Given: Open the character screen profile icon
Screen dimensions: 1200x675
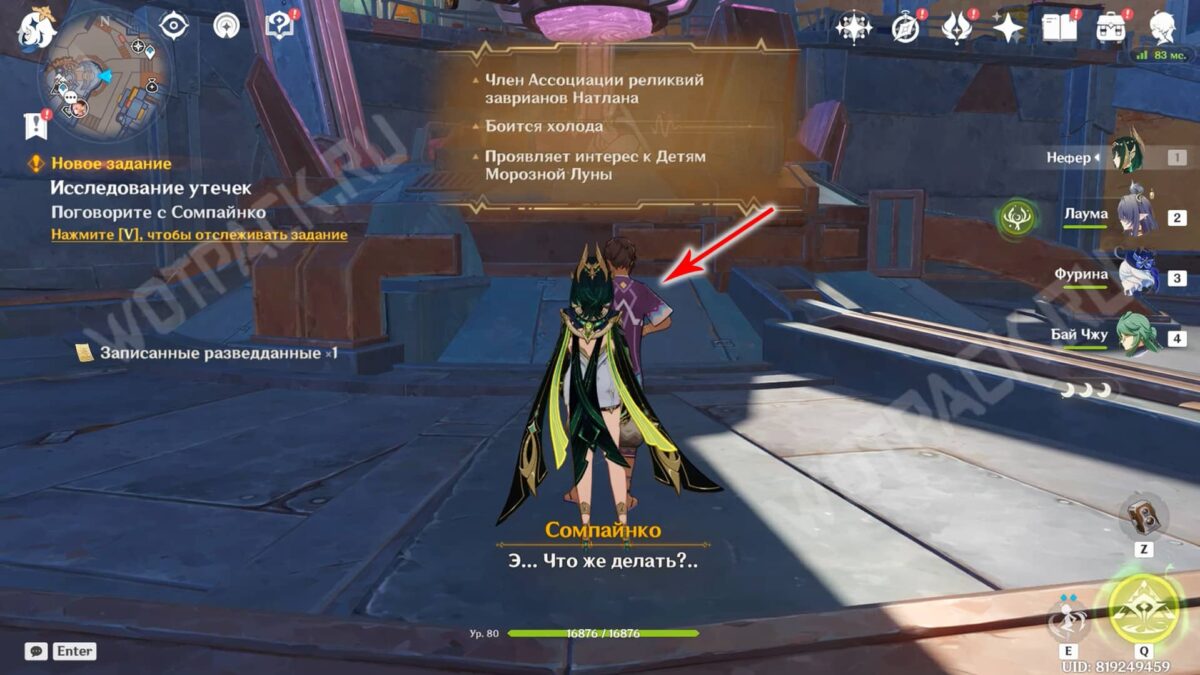Looking at the screenshot, I should pos(1162,27).
